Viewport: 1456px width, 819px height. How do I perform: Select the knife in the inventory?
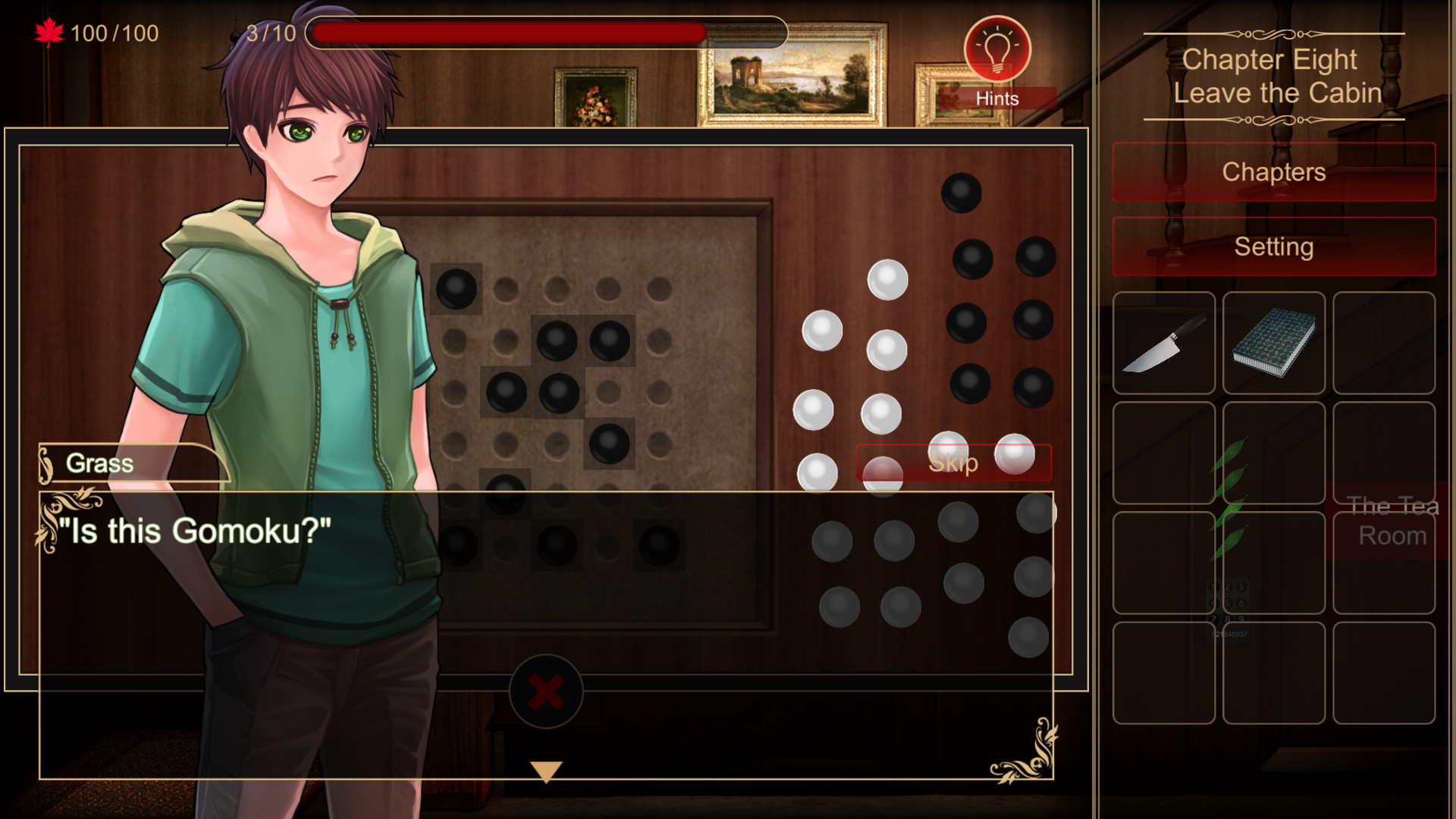click(x=1164, y=344)
